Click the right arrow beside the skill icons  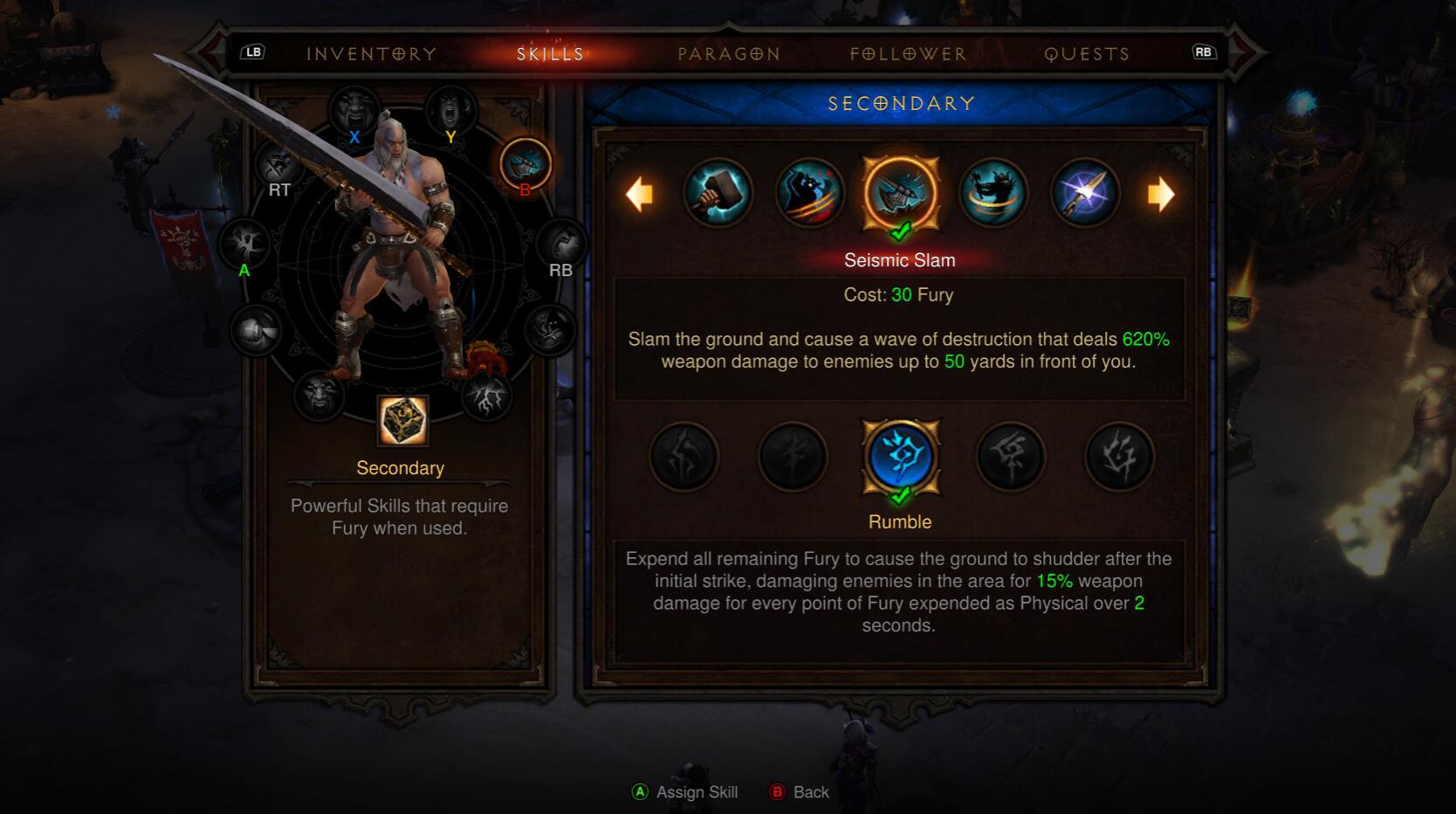pyautogui.click(x=1160, y=194)
